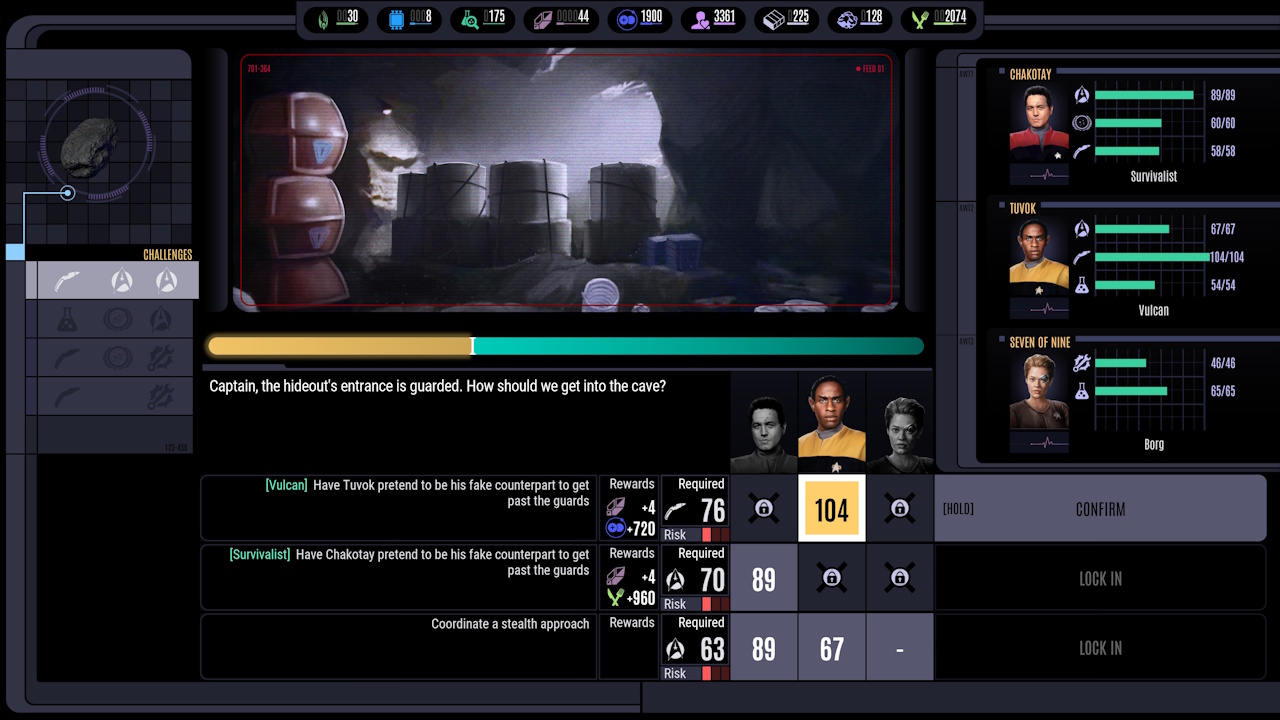This screenshot has width=1280, height=720.
Task: Click the flask skill icon on Seven of Nine's panel
Action: (1081, 392)
